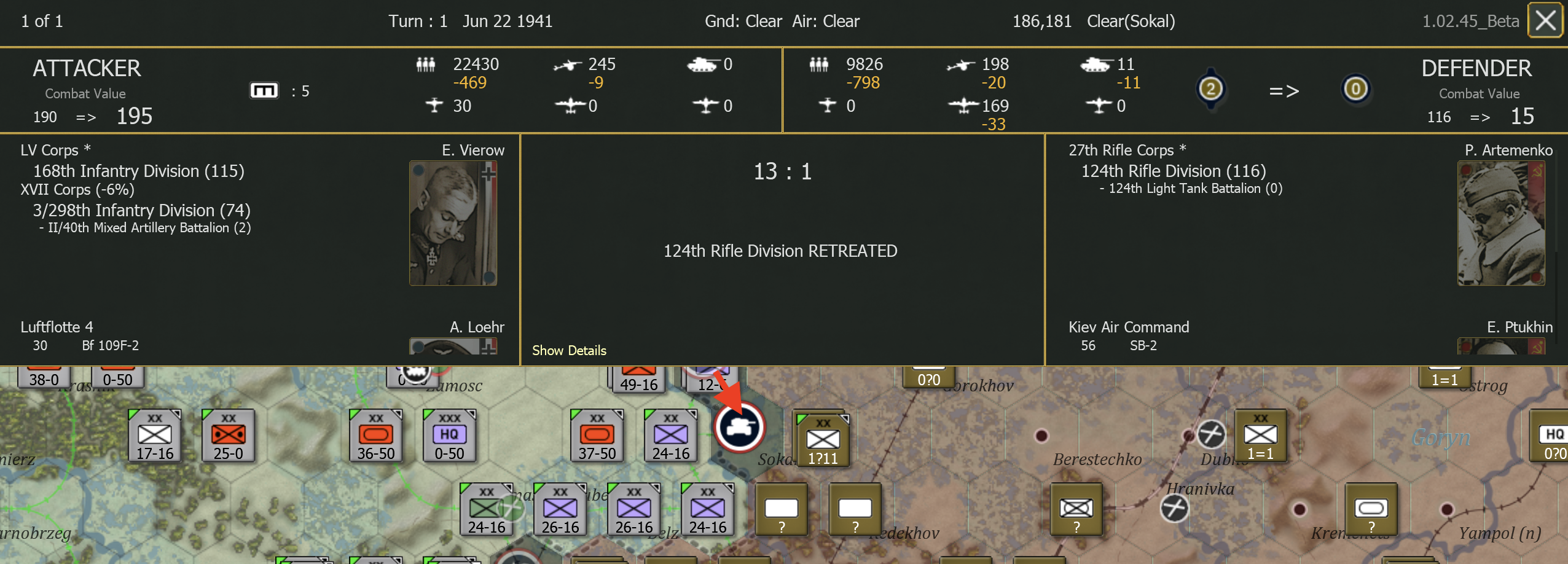Viewport: 1568px width, 564px height.
Task: Click P. Artemenko's commander portrait
Action: pyautogui.click(x=1502, y=222)
